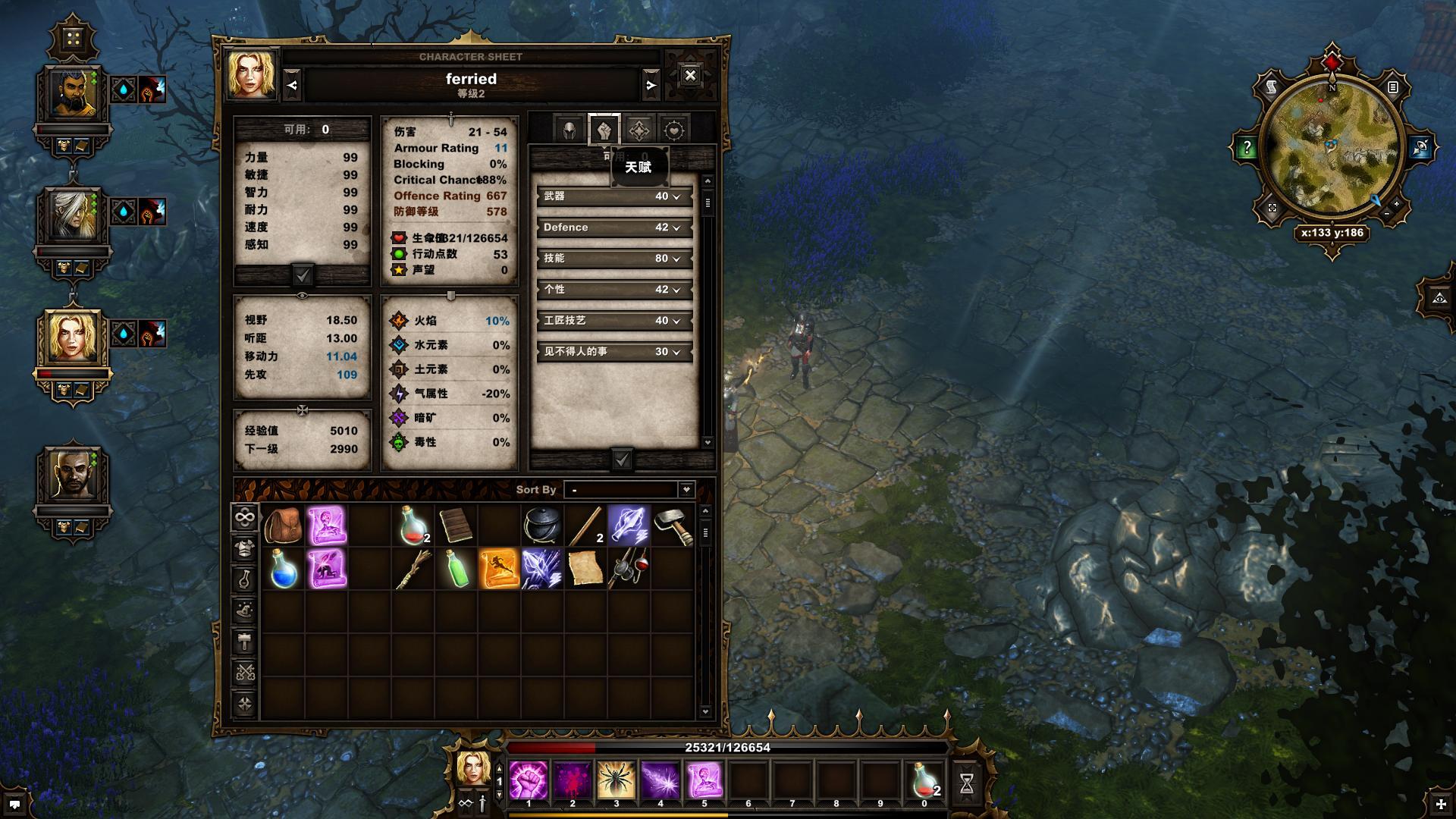Click the hourglass end turn button

[x=966, y=783]
